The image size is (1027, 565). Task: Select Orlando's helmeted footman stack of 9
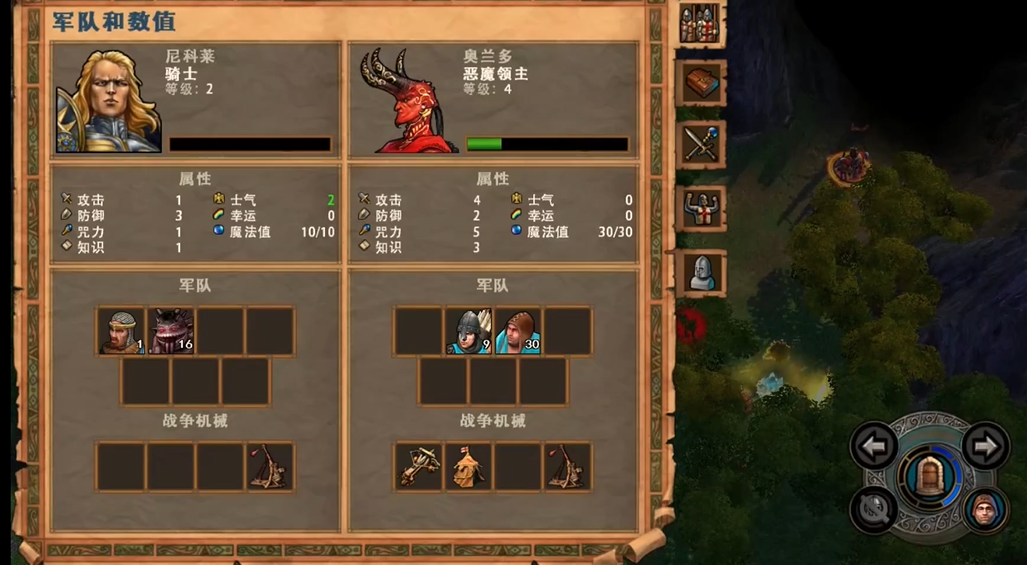coord(468,331)
